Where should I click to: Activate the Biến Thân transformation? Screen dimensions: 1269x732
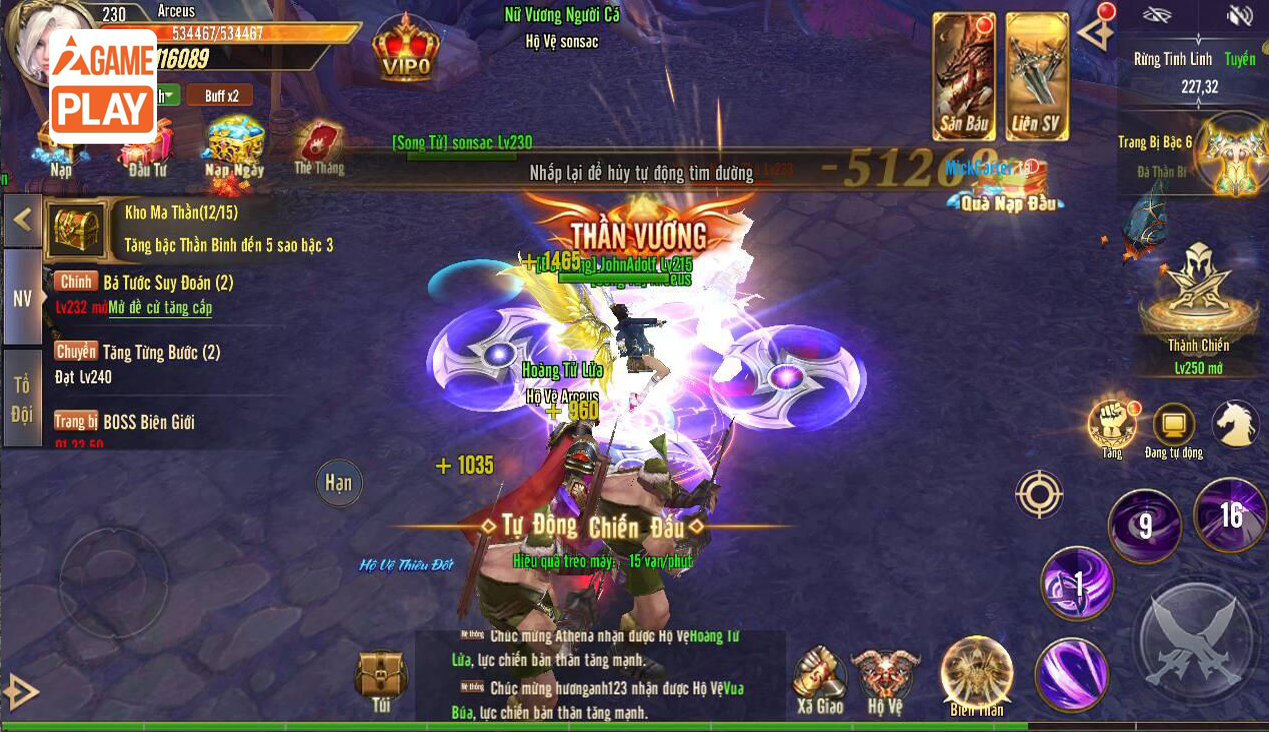(x=976, y=674)
